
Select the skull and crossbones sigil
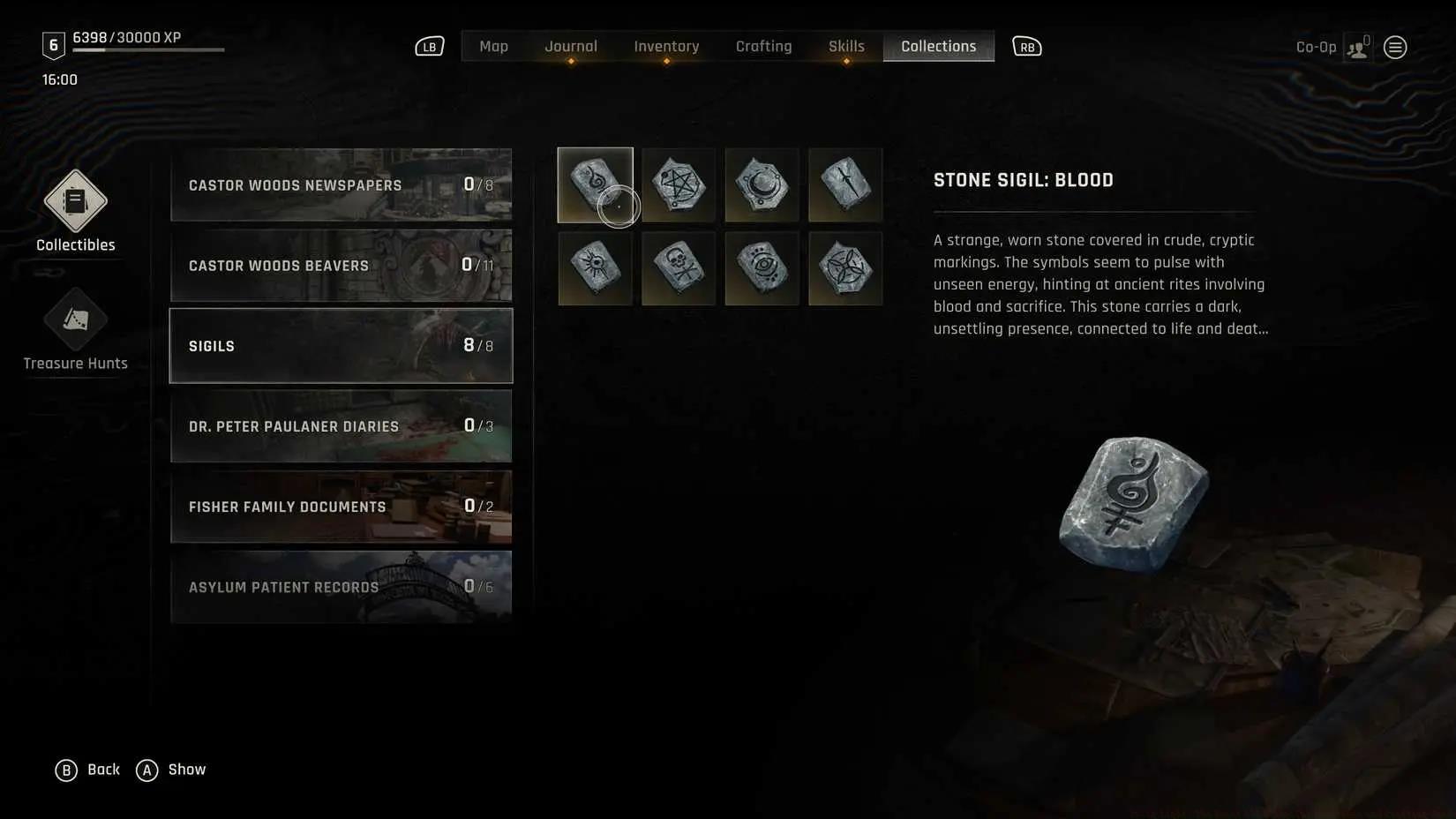(679, 268)
